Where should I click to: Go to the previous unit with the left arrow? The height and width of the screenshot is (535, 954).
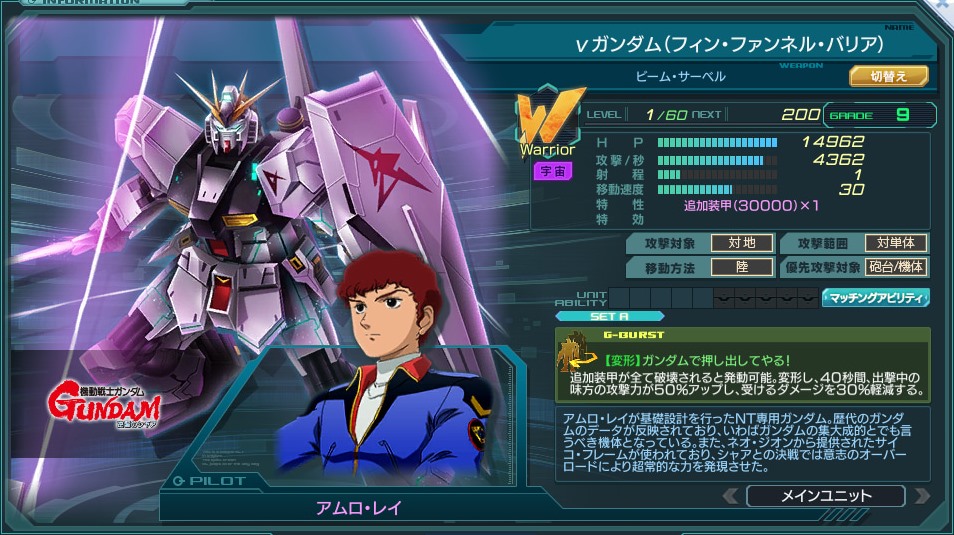tap(730, 496)
